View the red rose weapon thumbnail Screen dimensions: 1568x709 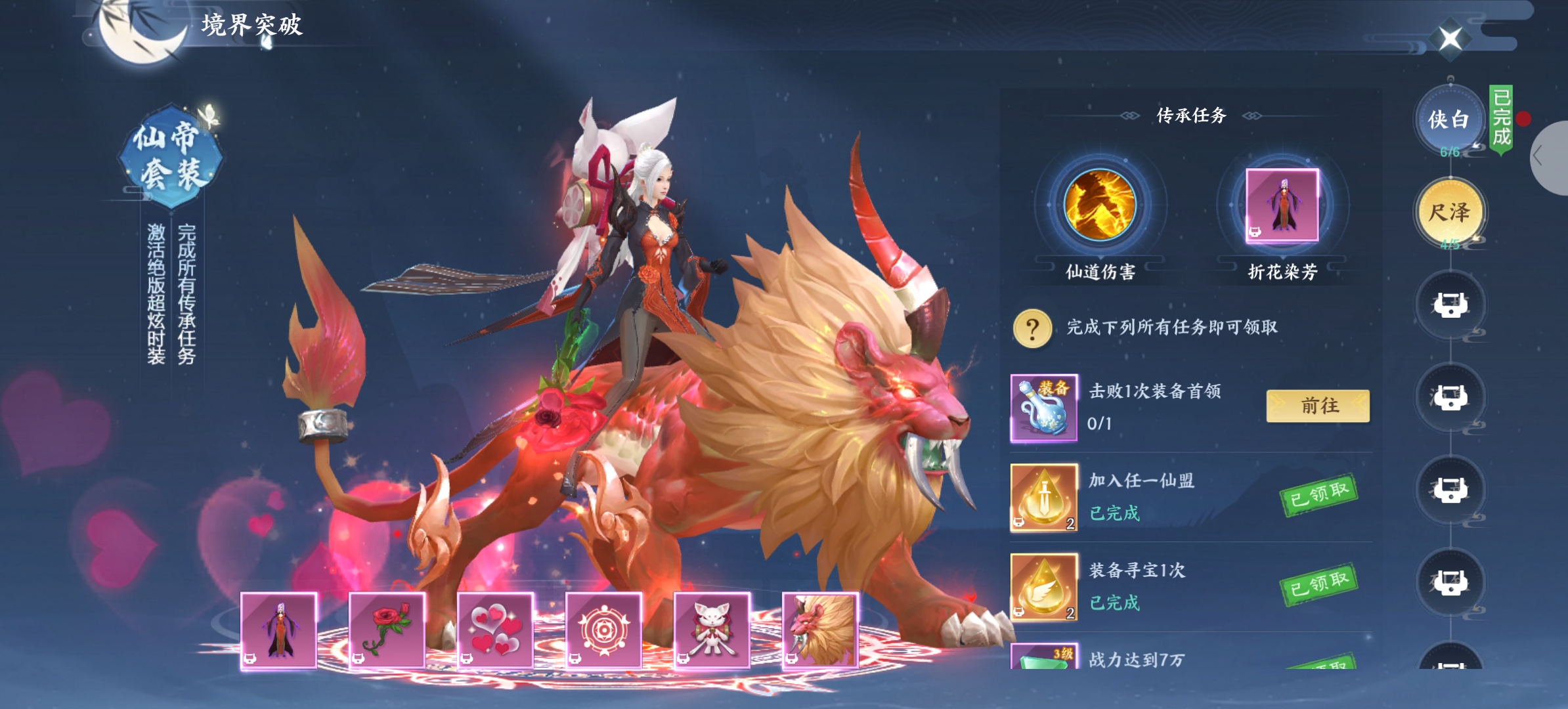pos(387,630)
